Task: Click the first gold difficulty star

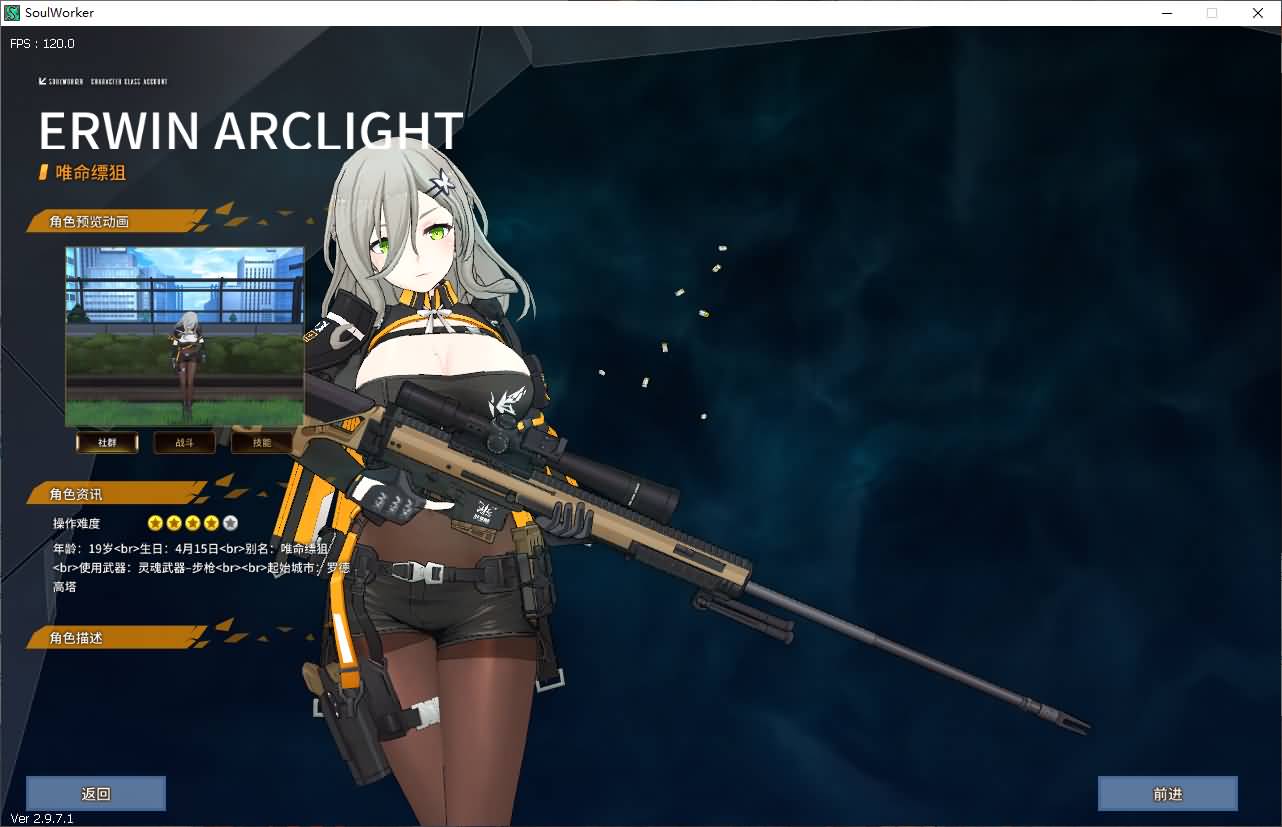Action: 154,522
